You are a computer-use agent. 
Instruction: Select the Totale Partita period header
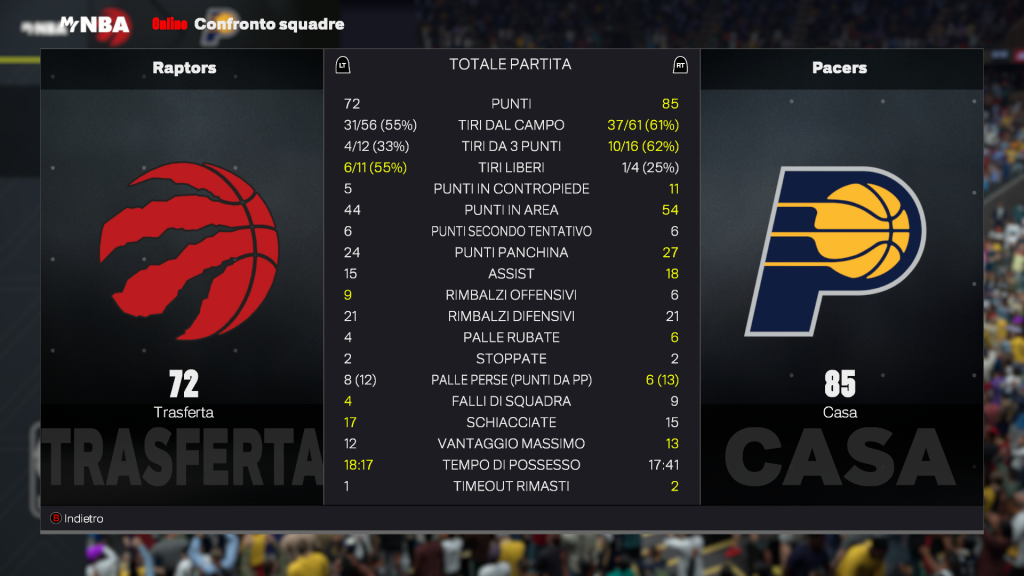[510, 64]
